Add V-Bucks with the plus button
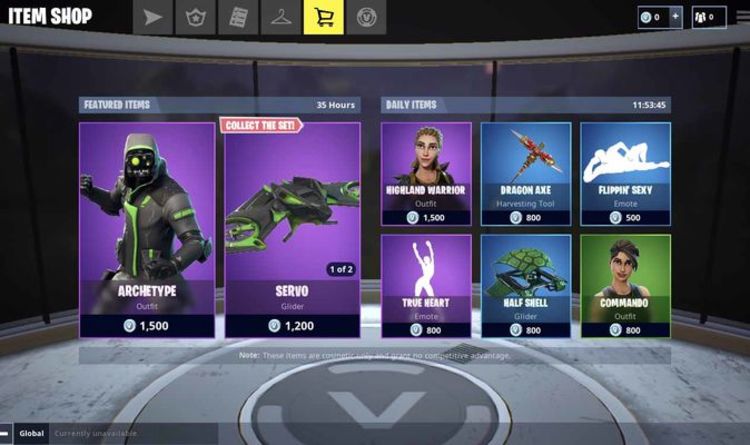This screenshot has width=750, height=445. pyautogui.click(x=675, y=17)
